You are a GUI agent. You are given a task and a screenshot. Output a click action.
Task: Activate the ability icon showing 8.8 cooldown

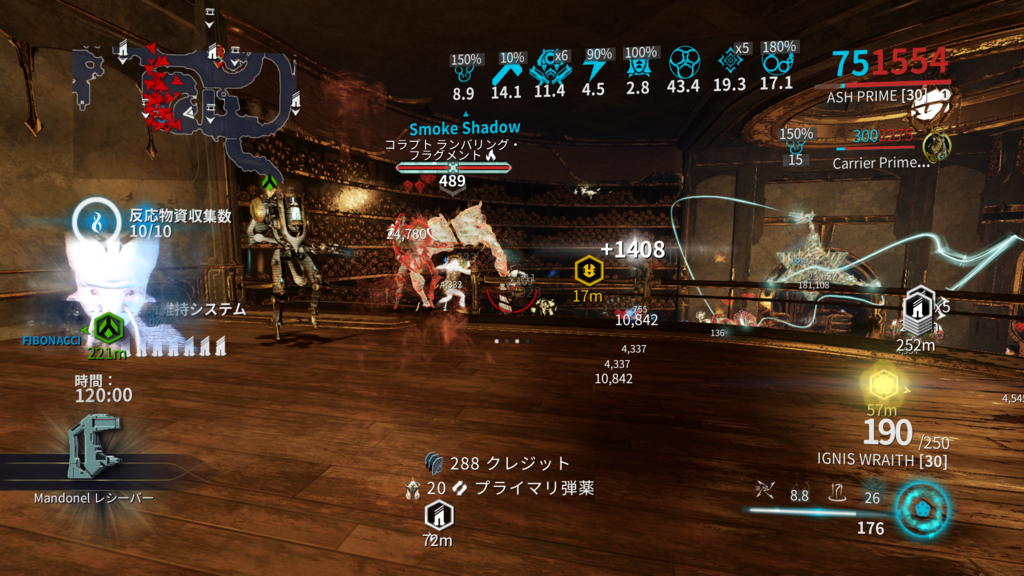(x=799, y=490)
